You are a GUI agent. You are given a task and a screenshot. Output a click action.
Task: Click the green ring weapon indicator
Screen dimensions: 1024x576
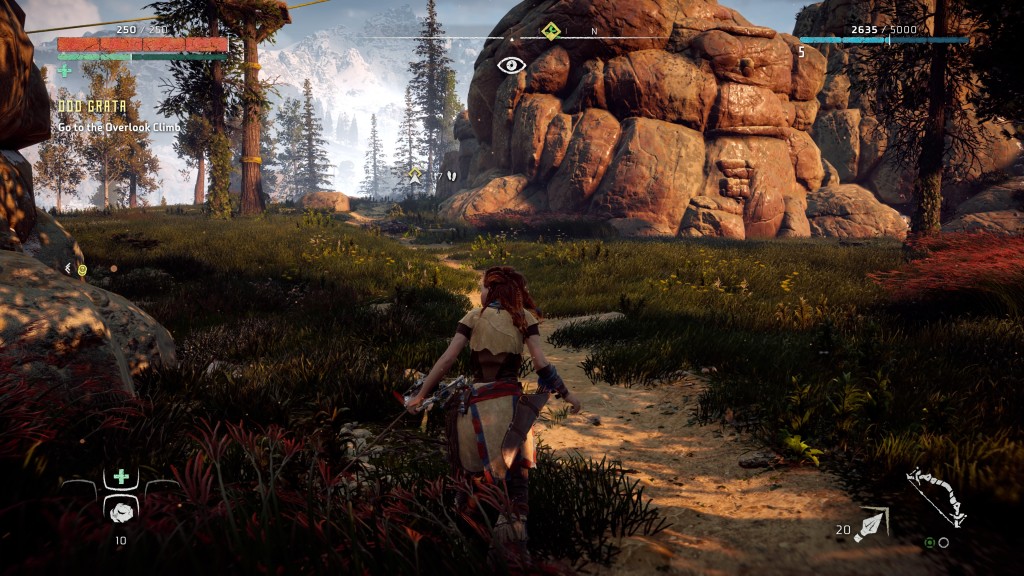(929, 543)
